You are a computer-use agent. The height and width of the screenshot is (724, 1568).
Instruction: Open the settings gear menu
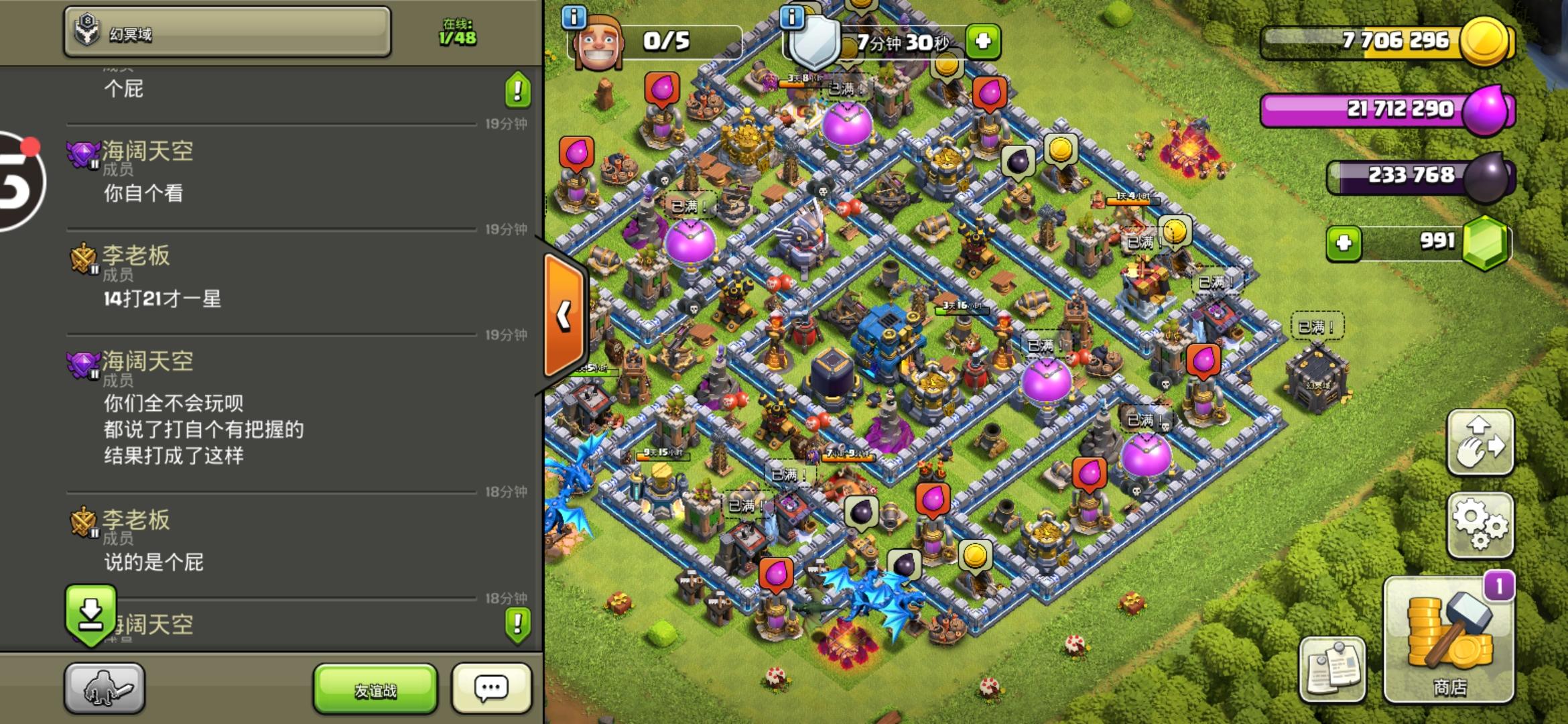1481,525
